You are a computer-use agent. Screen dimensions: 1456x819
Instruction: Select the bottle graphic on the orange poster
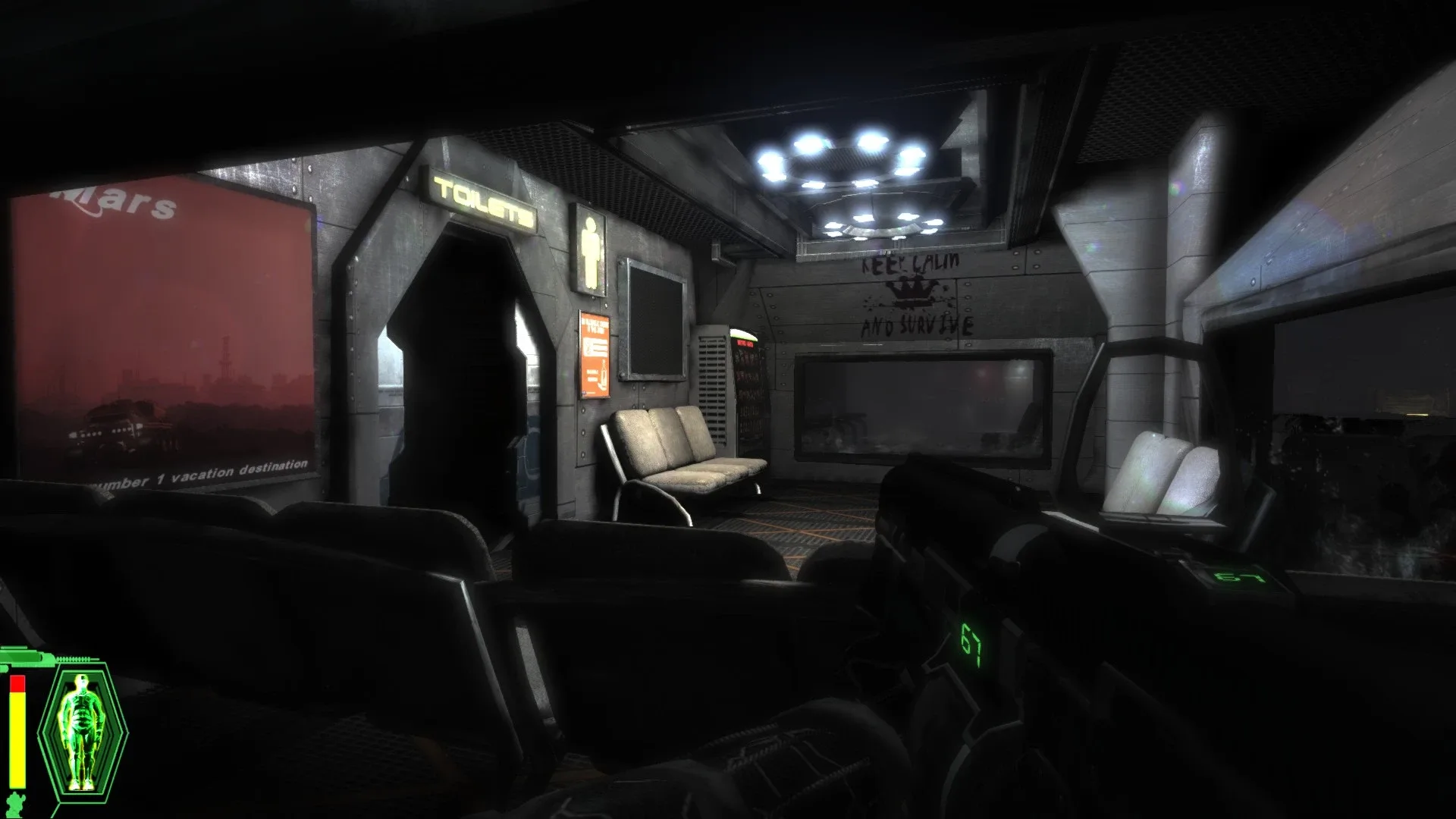pyautogui.click(x=603, y=372)
